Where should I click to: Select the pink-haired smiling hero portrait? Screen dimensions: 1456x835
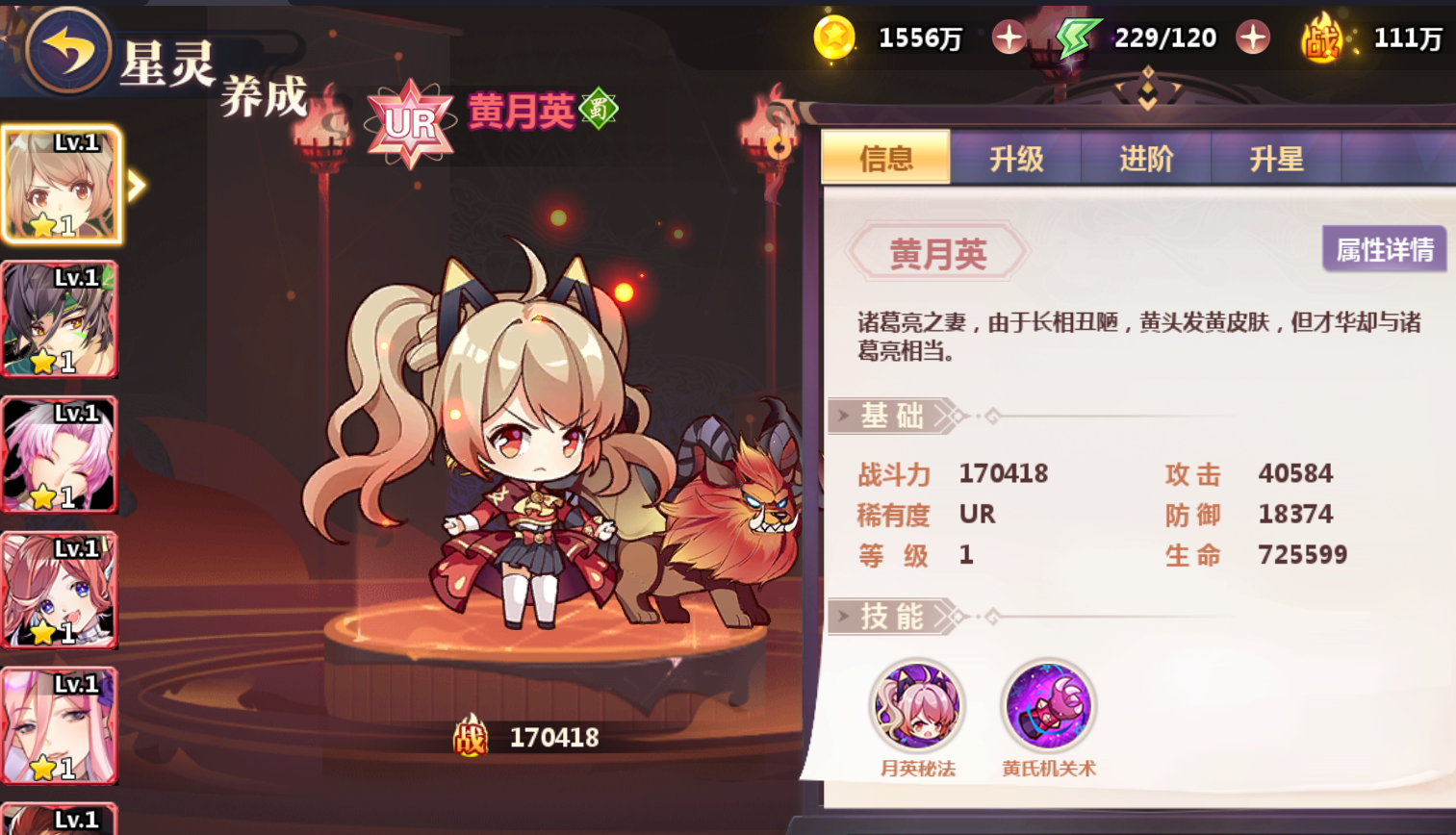click(60, 455)
